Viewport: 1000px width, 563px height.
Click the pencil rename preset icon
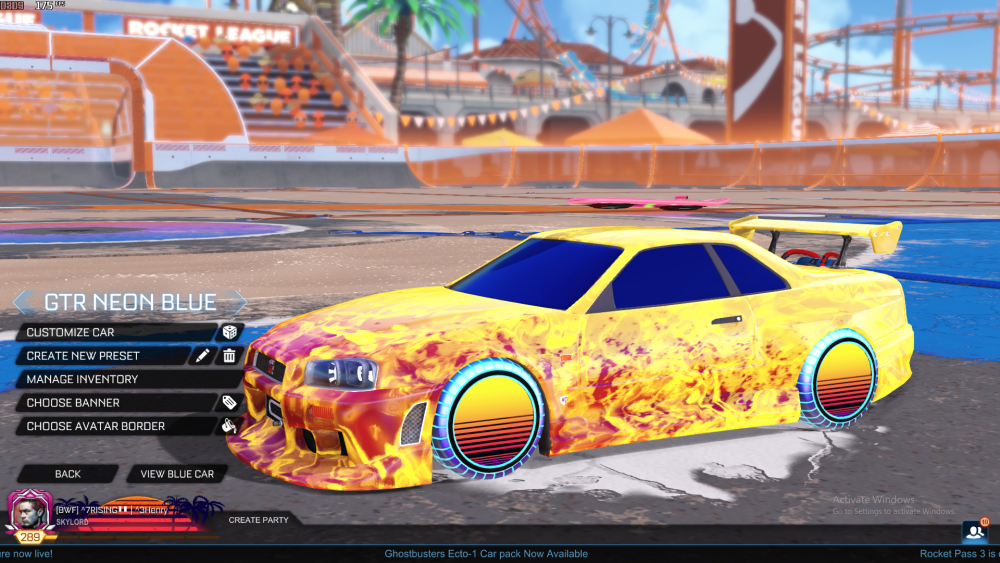203,355
